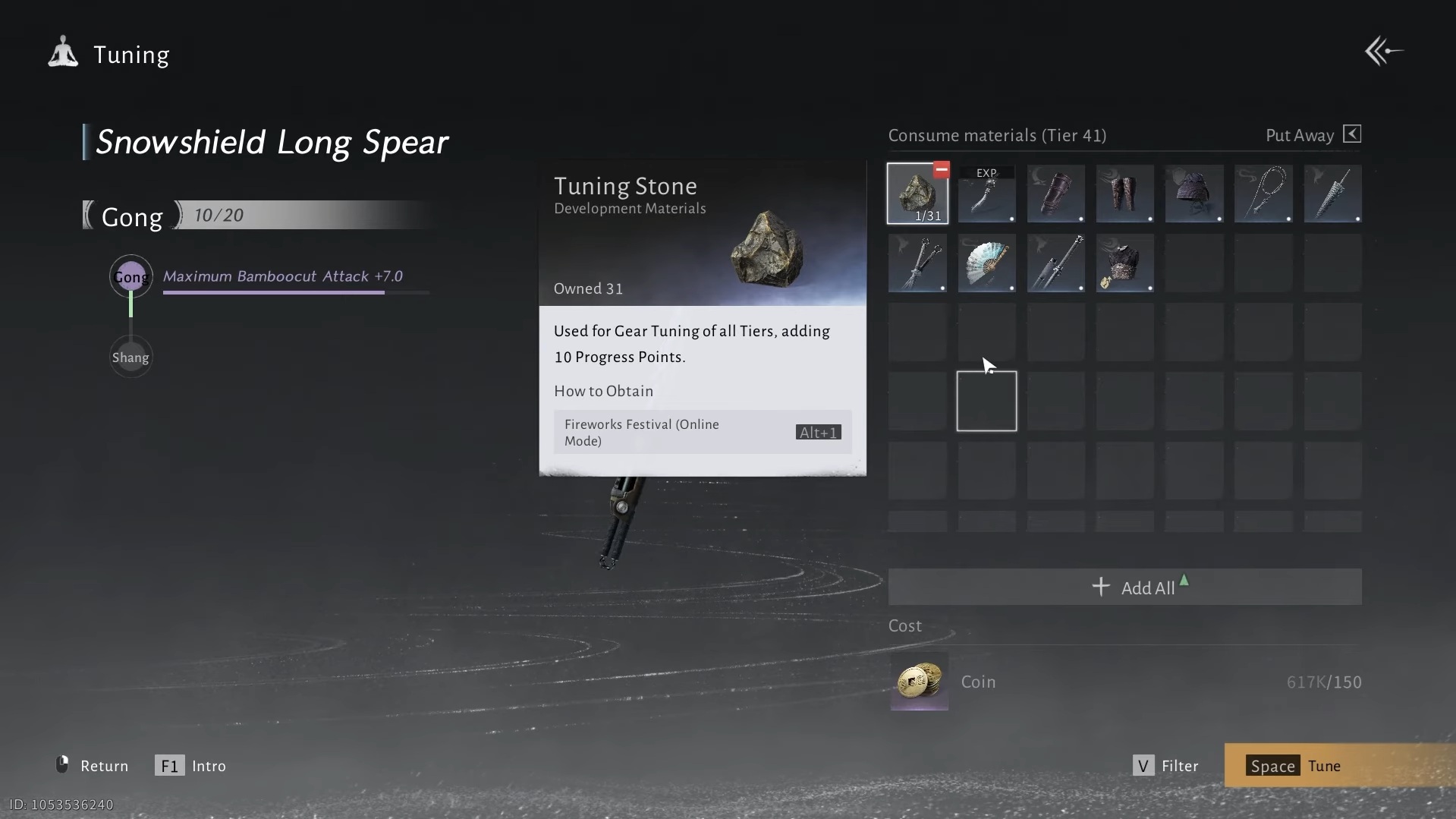Click the Put Away back chevron

pos(1353,134)
